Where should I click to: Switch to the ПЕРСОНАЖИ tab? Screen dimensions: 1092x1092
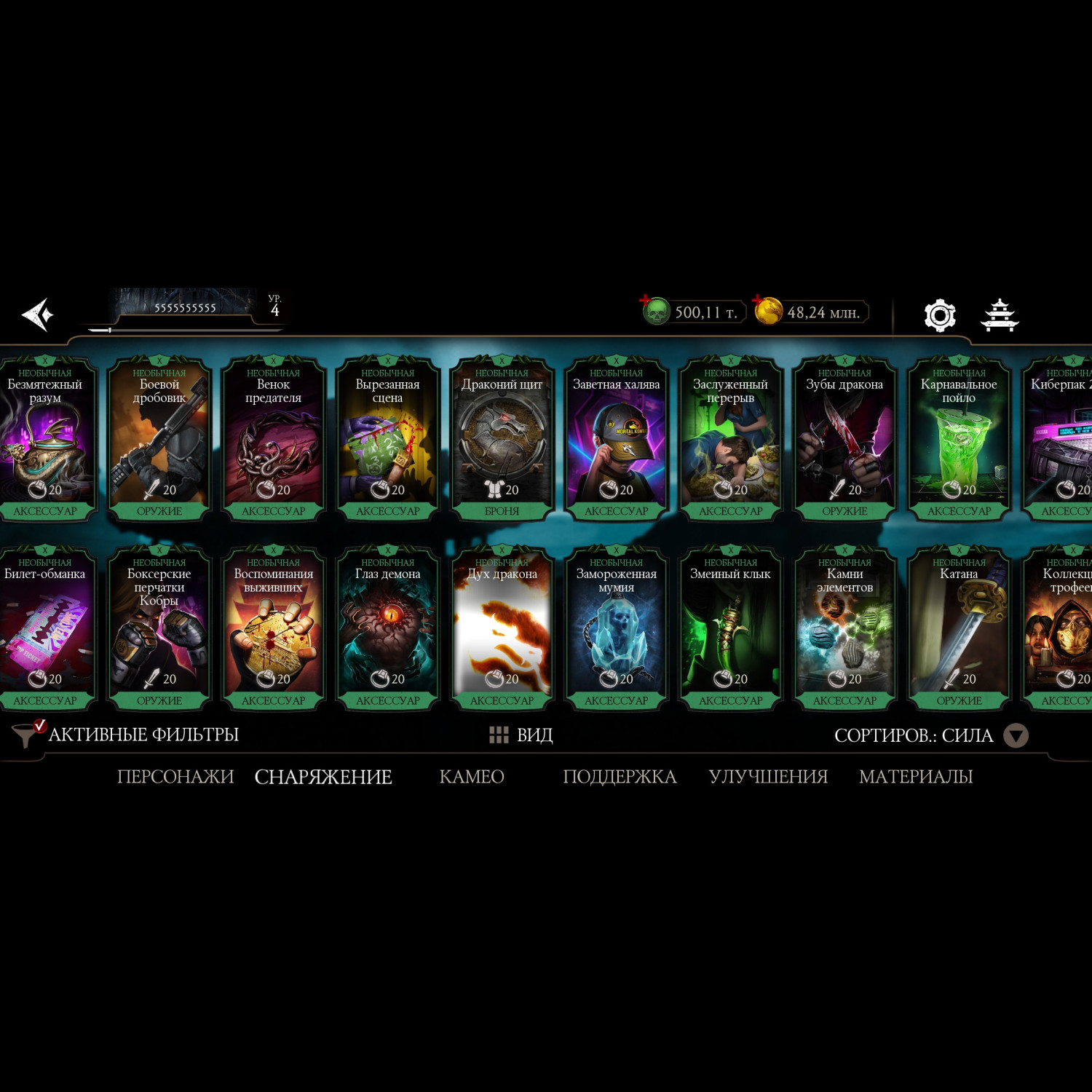point(175,777)
